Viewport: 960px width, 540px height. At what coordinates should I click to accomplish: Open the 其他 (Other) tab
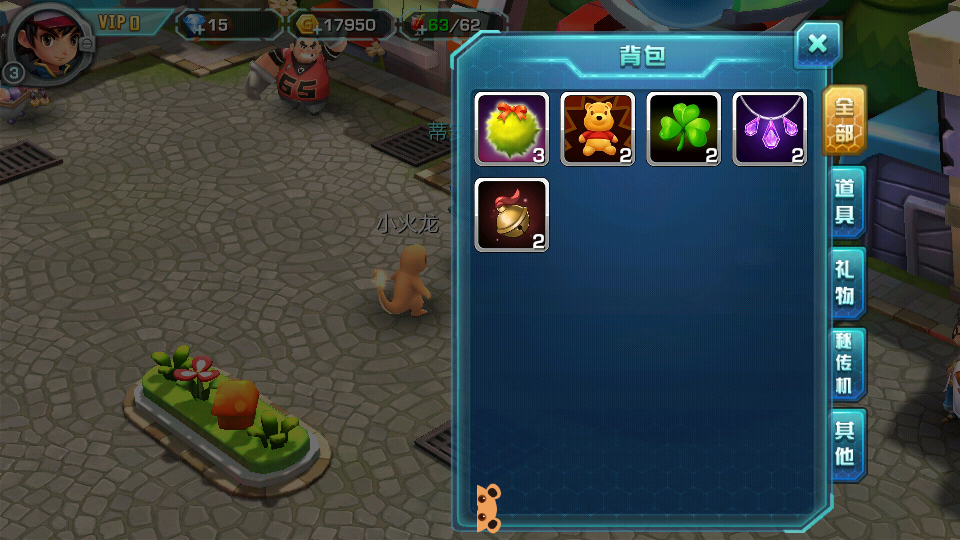coord(845,443)
